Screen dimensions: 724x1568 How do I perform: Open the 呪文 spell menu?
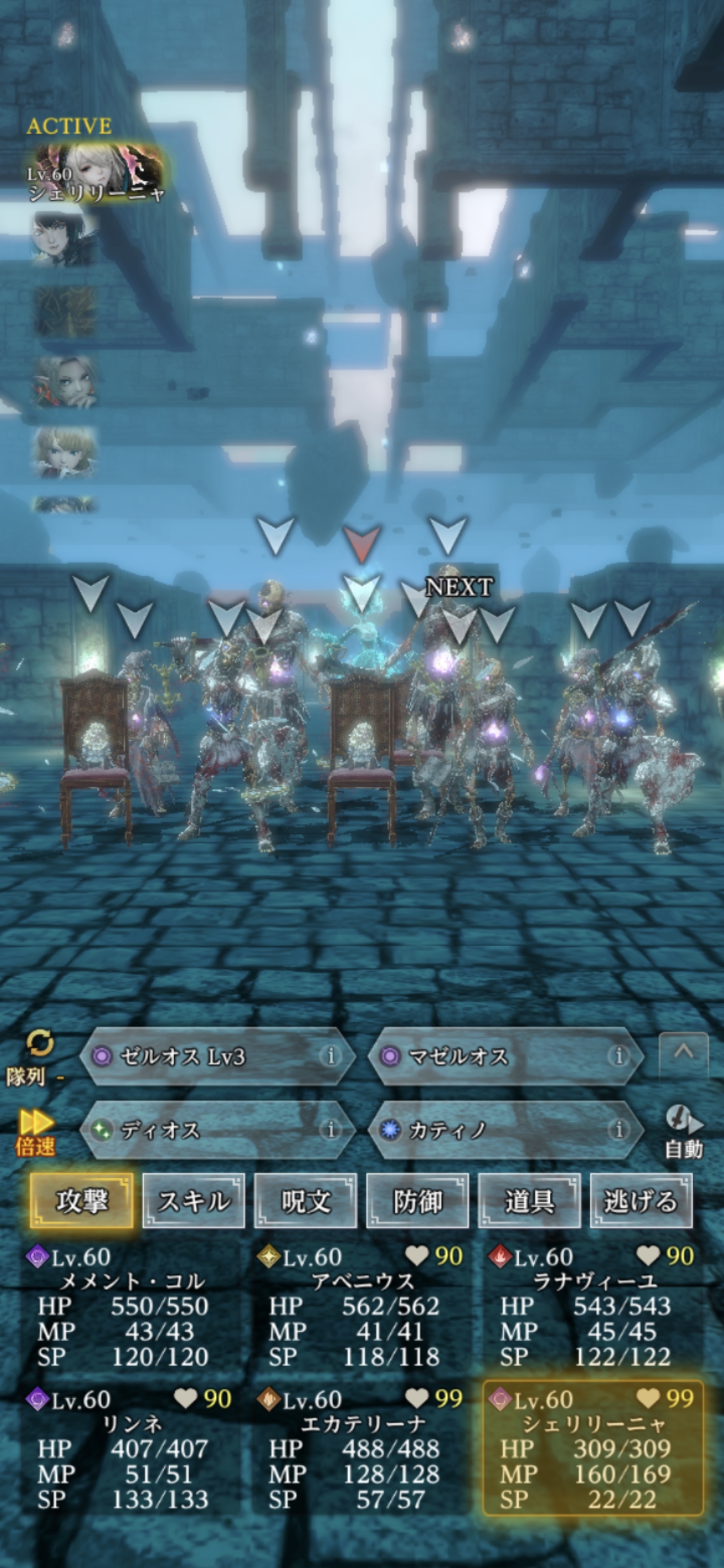click(x=306, y=1201)
